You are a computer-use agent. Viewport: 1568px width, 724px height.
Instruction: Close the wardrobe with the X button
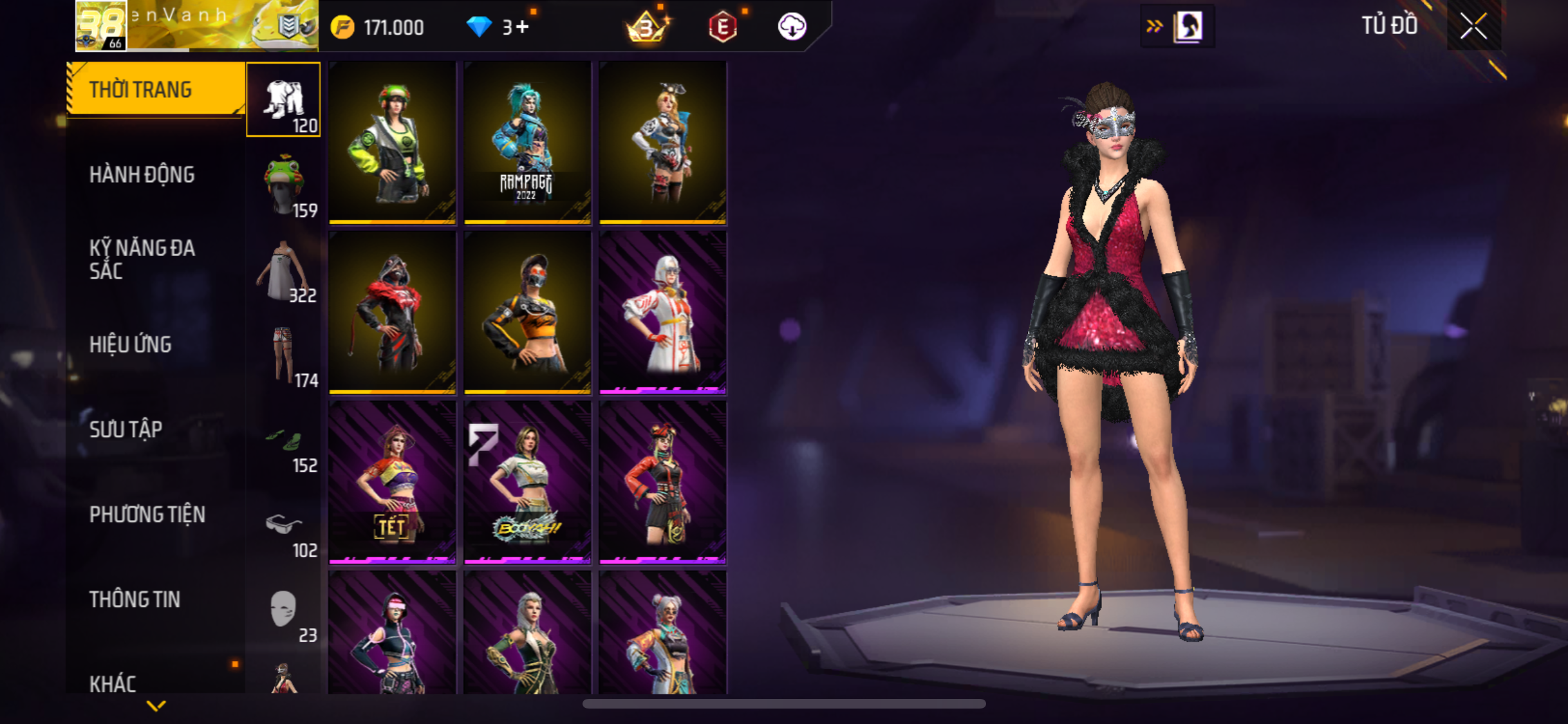click(x=1473, y=26)
